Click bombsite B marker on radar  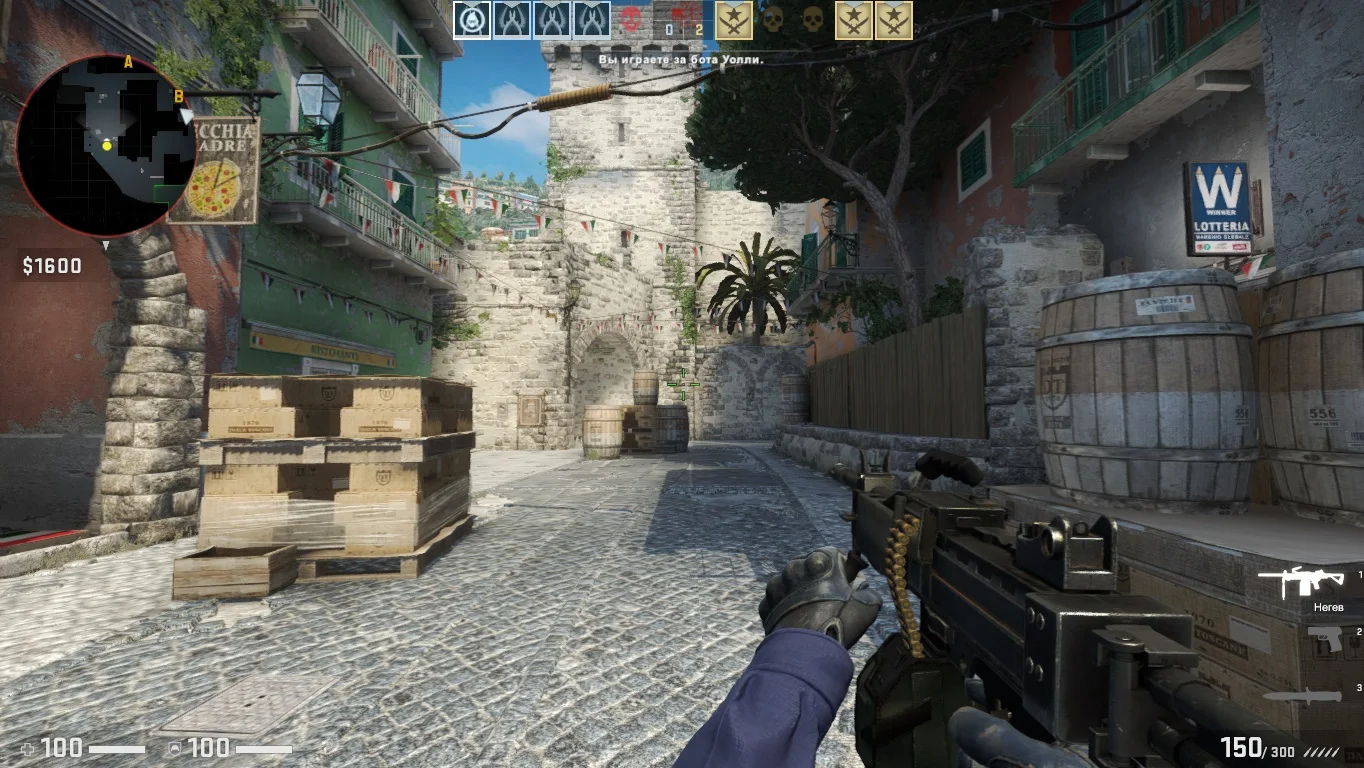179,96
